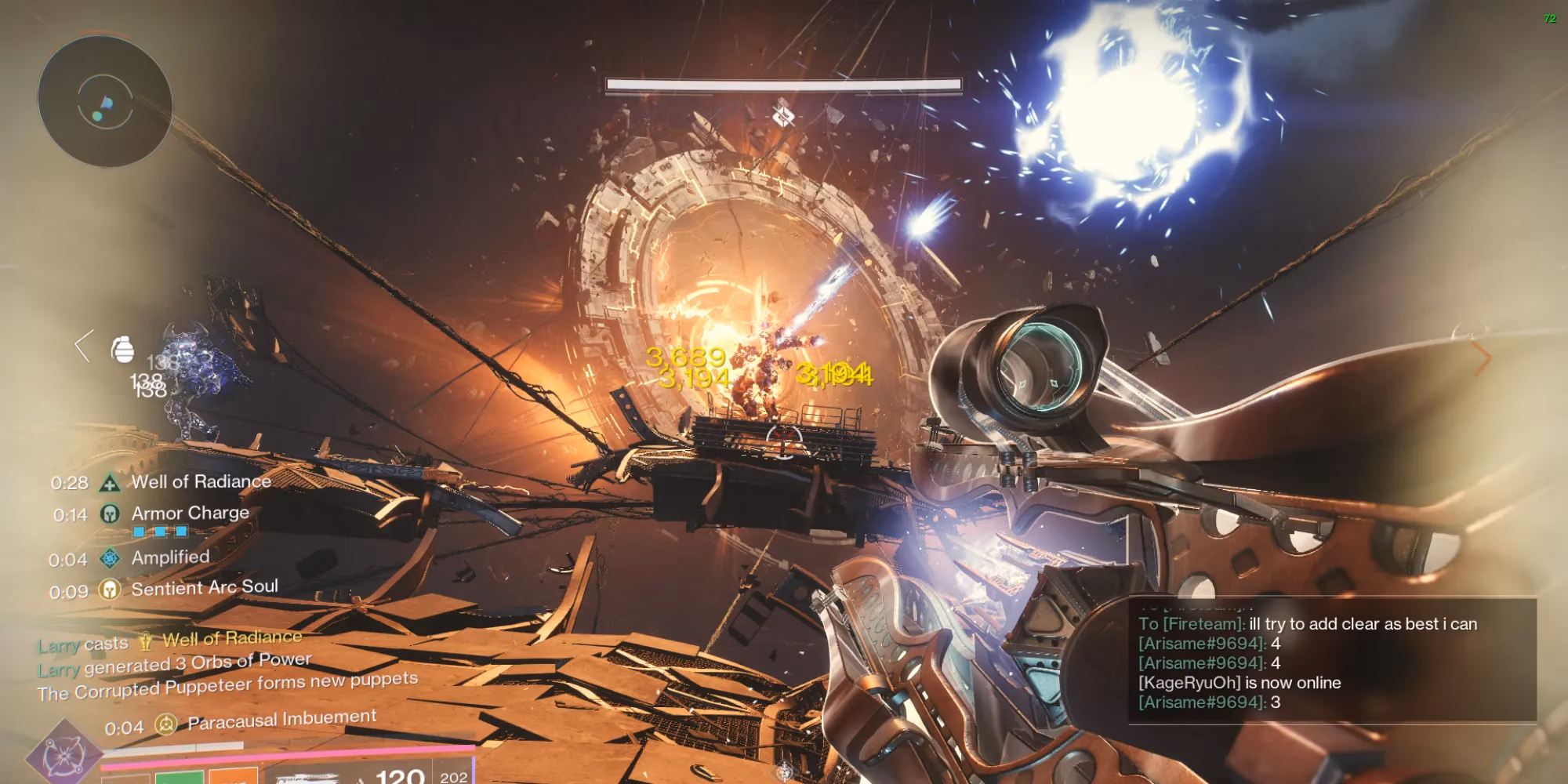Activate the purple diamond super ability icon
This screenshot has height=784, width=1568.
(x=63, y=754)
